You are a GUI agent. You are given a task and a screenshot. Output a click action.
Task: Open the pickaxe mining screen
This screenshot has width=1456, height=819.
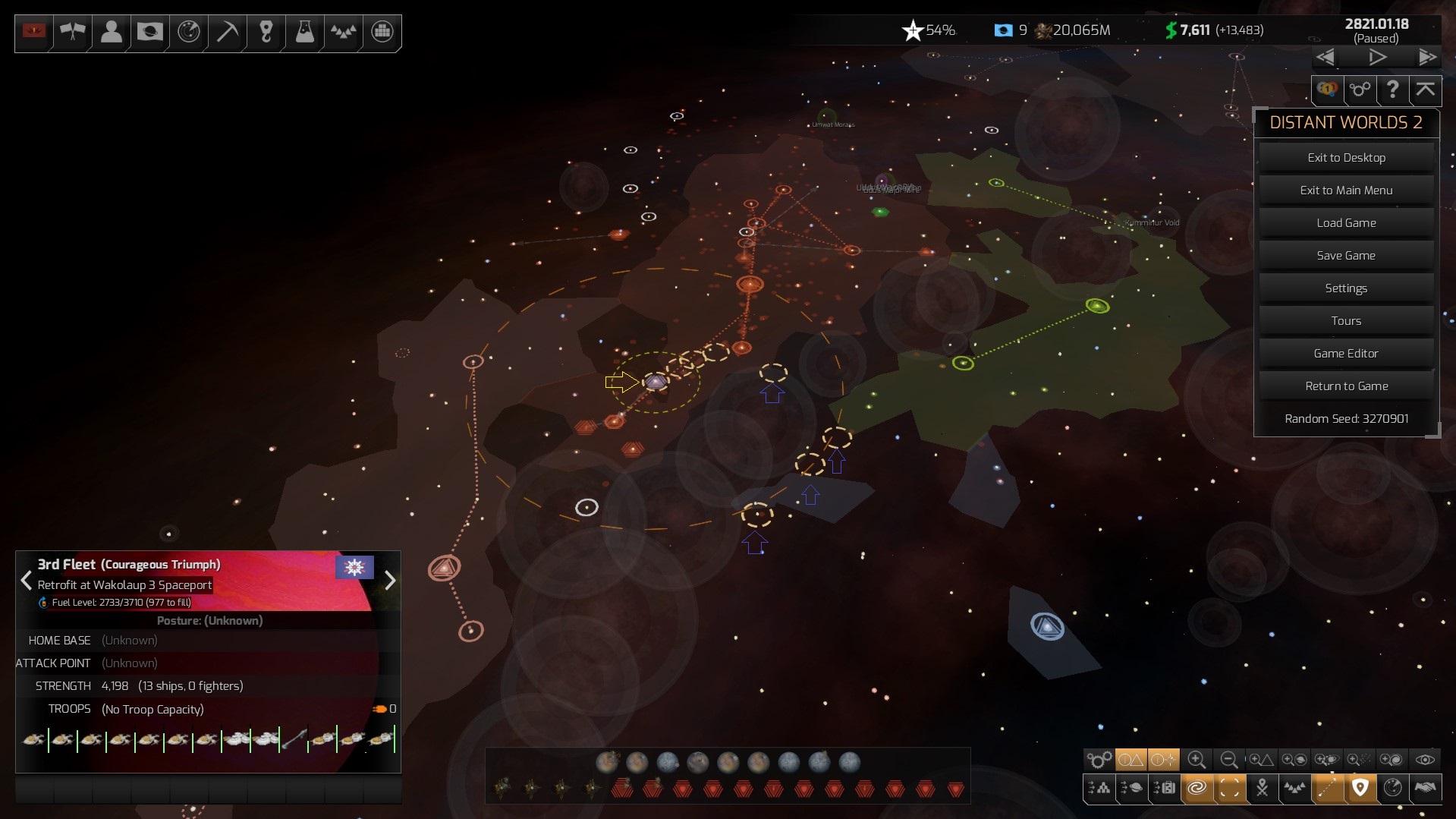pyautogui.click(x=228, y=32)
